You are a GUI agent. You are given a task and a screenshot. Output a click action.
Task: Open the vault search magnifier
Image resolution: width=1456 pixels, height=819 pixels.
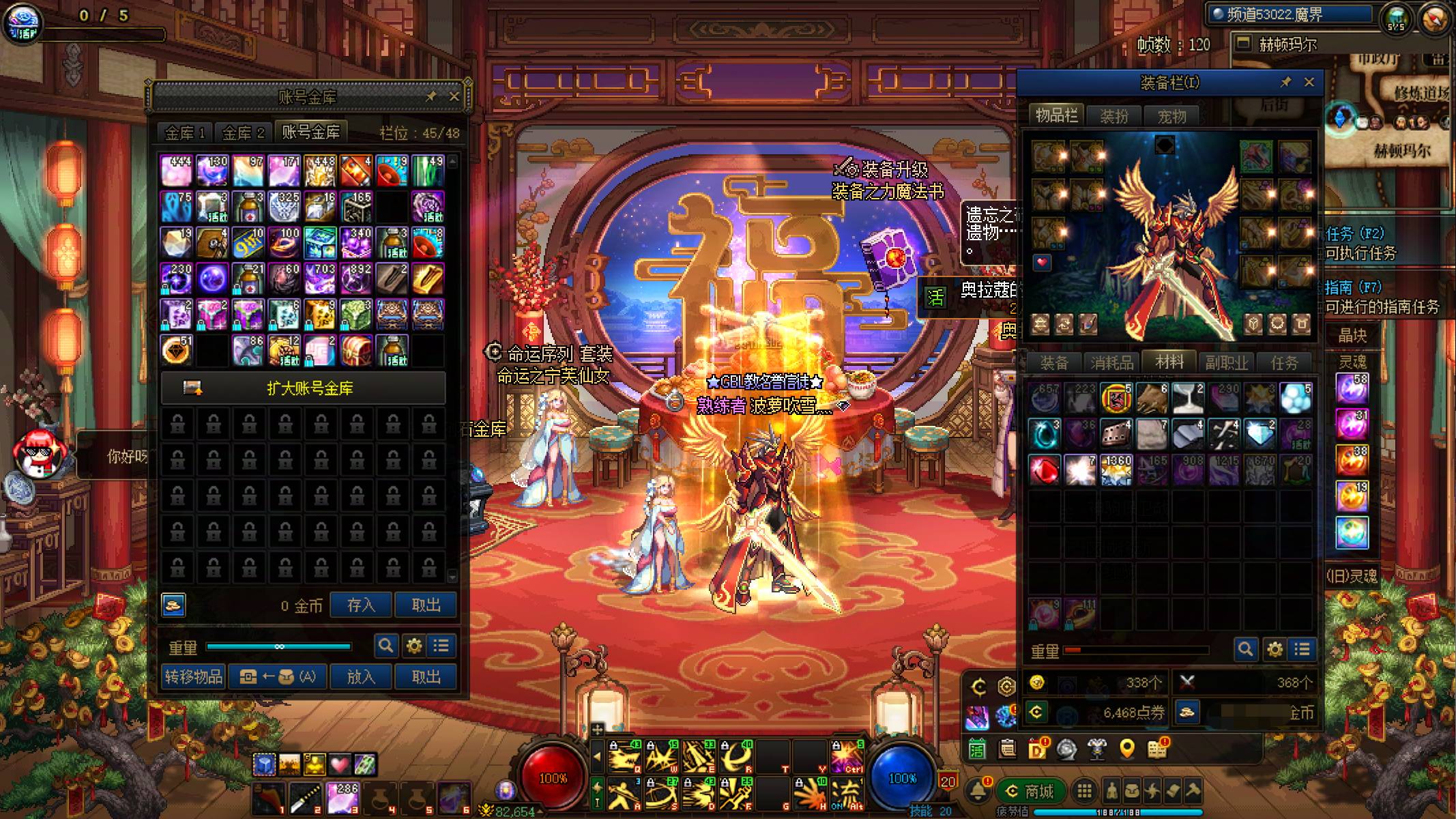[385, 646]
